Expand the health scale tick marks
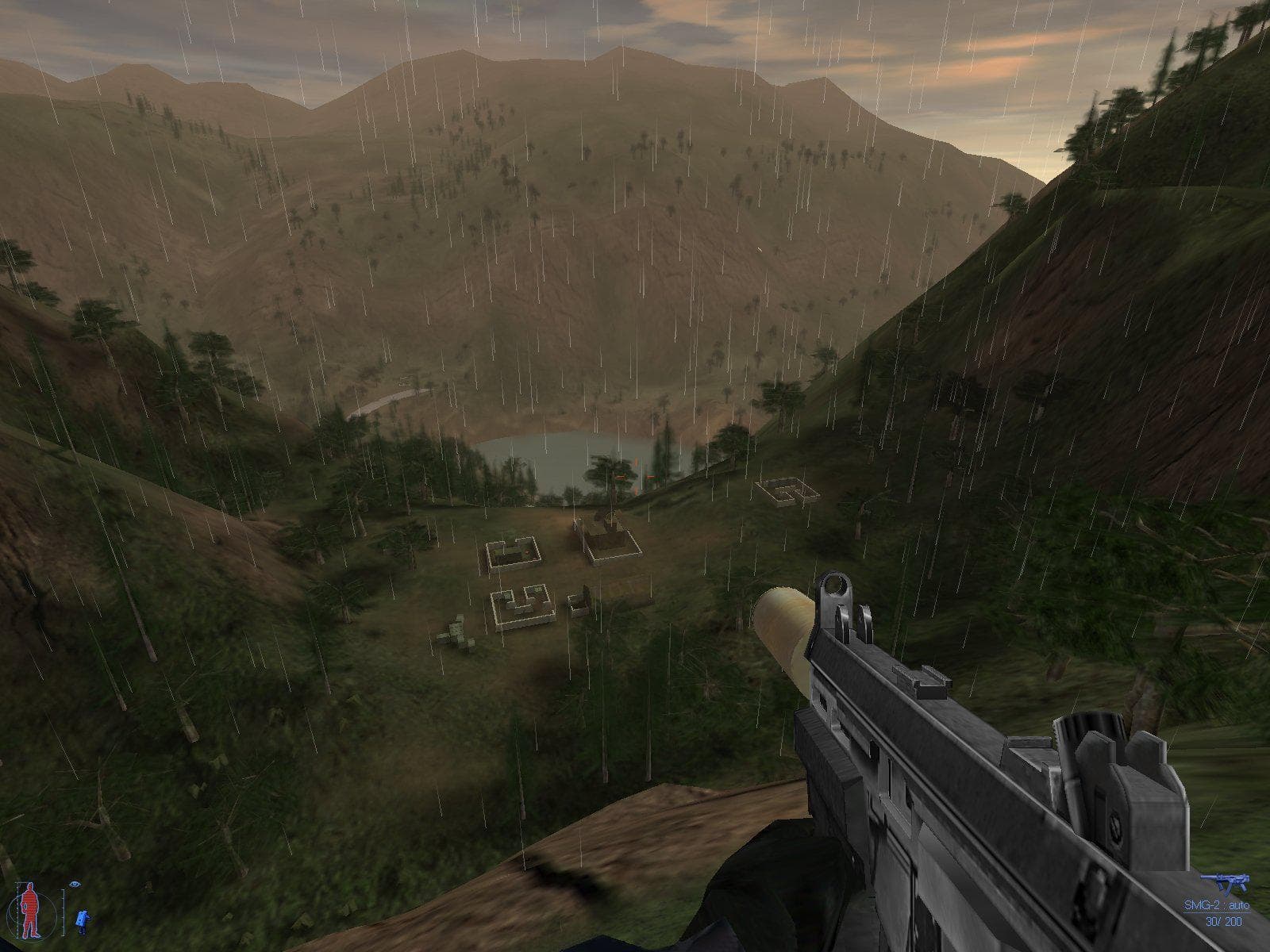The width and height of the screenshot is (1270, 952). (x=17, y=908)
